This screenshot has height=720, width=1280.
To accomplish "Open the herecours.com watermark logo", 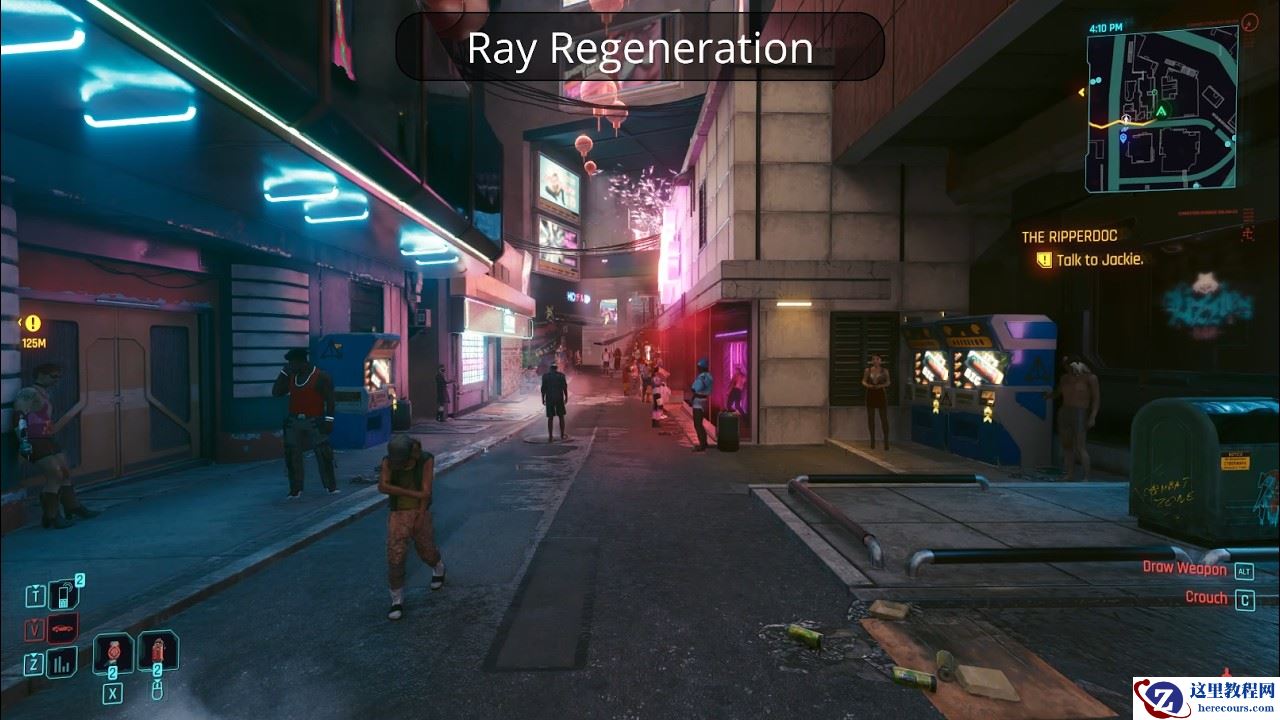I will coord(1205,697).
